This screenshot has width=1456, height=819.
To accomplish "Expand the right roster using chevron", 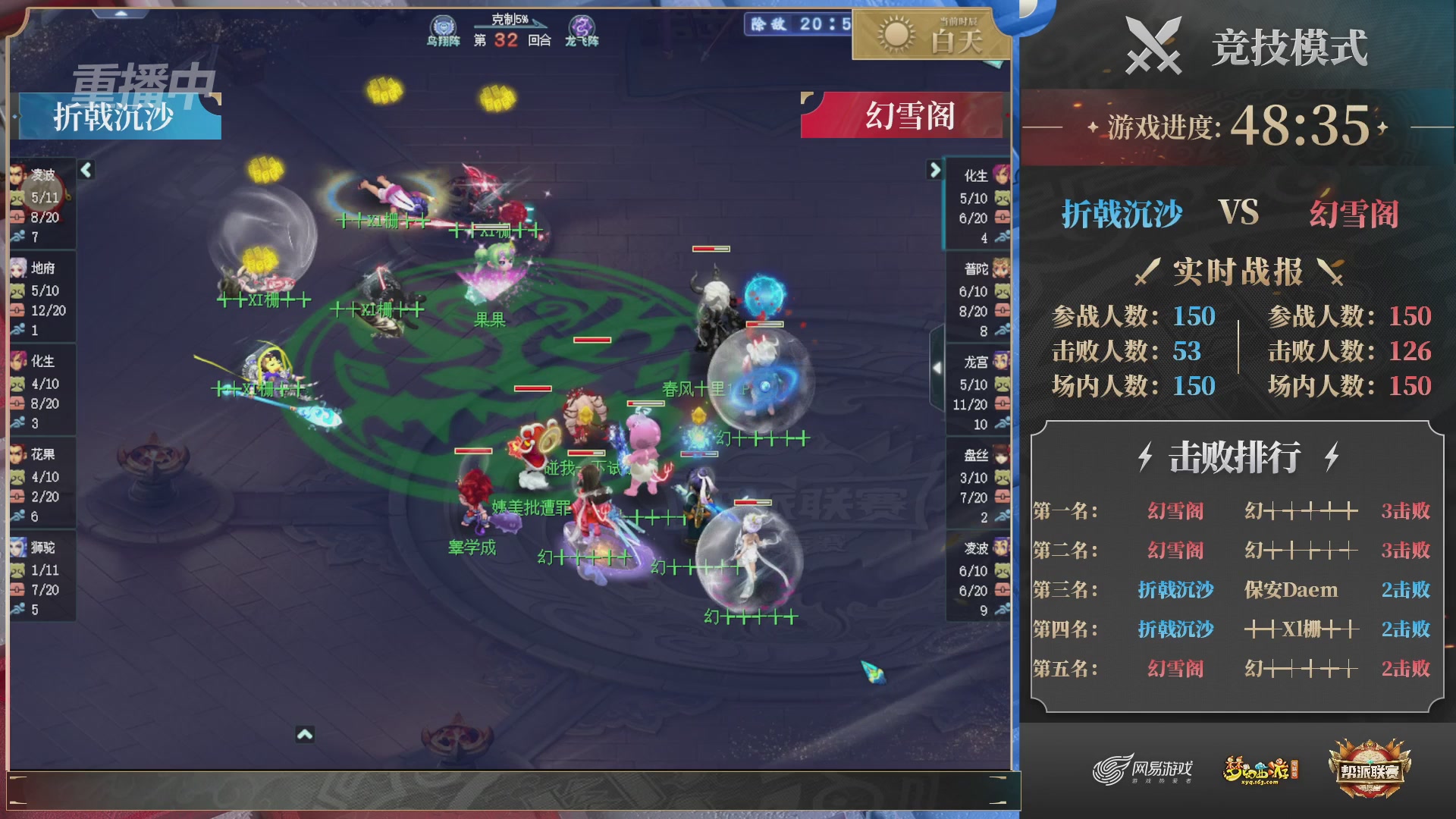I will pos(935,171).
